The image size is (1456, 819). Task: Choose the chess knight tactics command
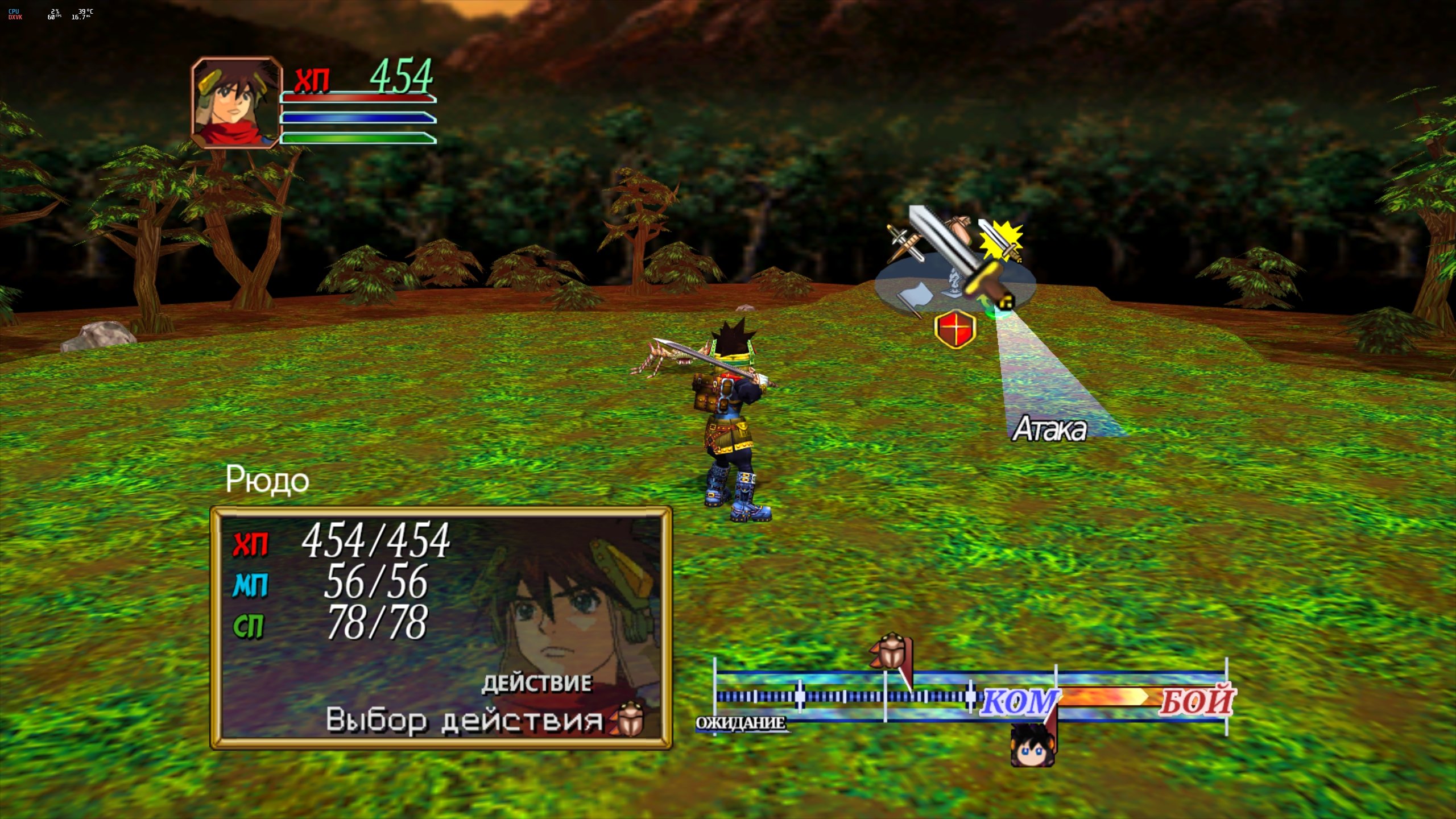point(954,284)
